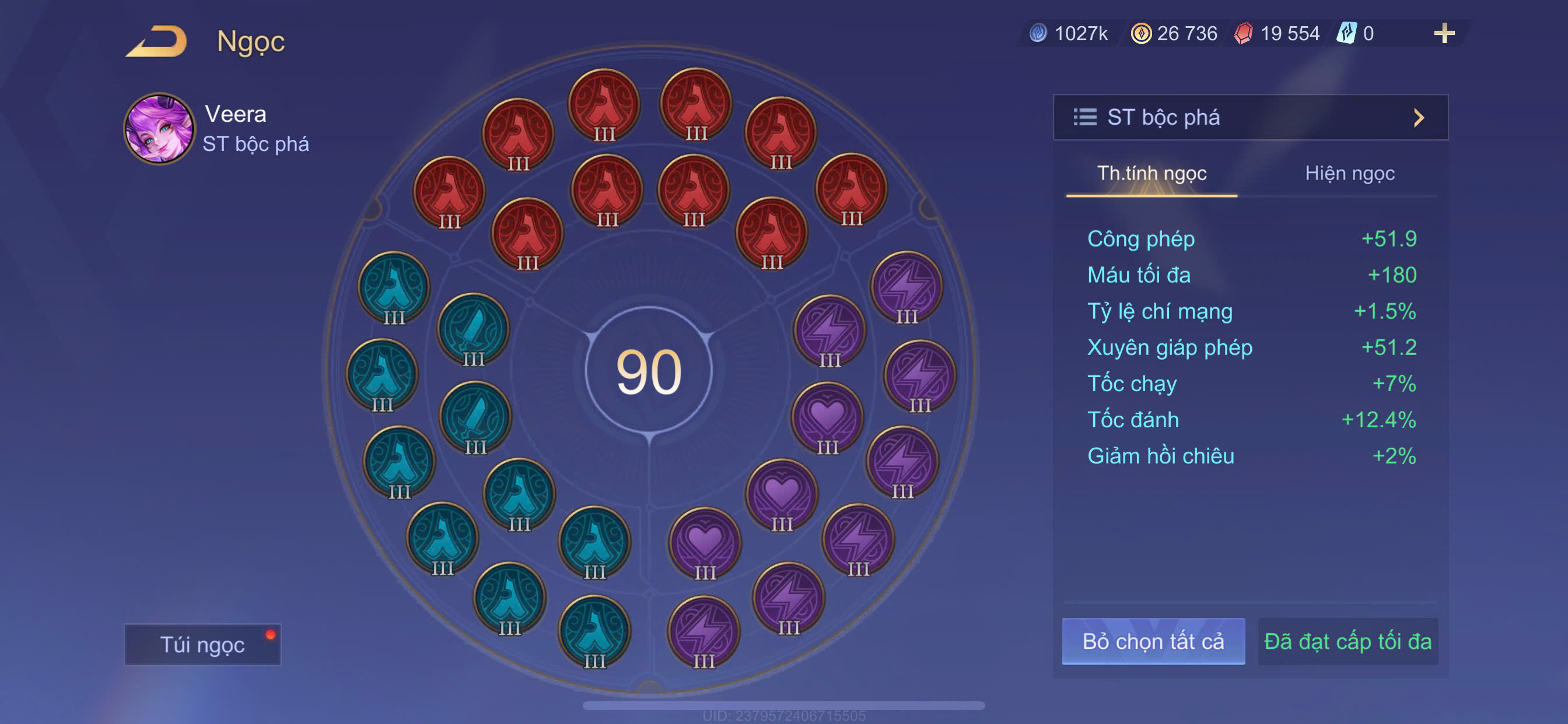
Task: Click Veera's hero portrait
Action: tap(159, 129)
